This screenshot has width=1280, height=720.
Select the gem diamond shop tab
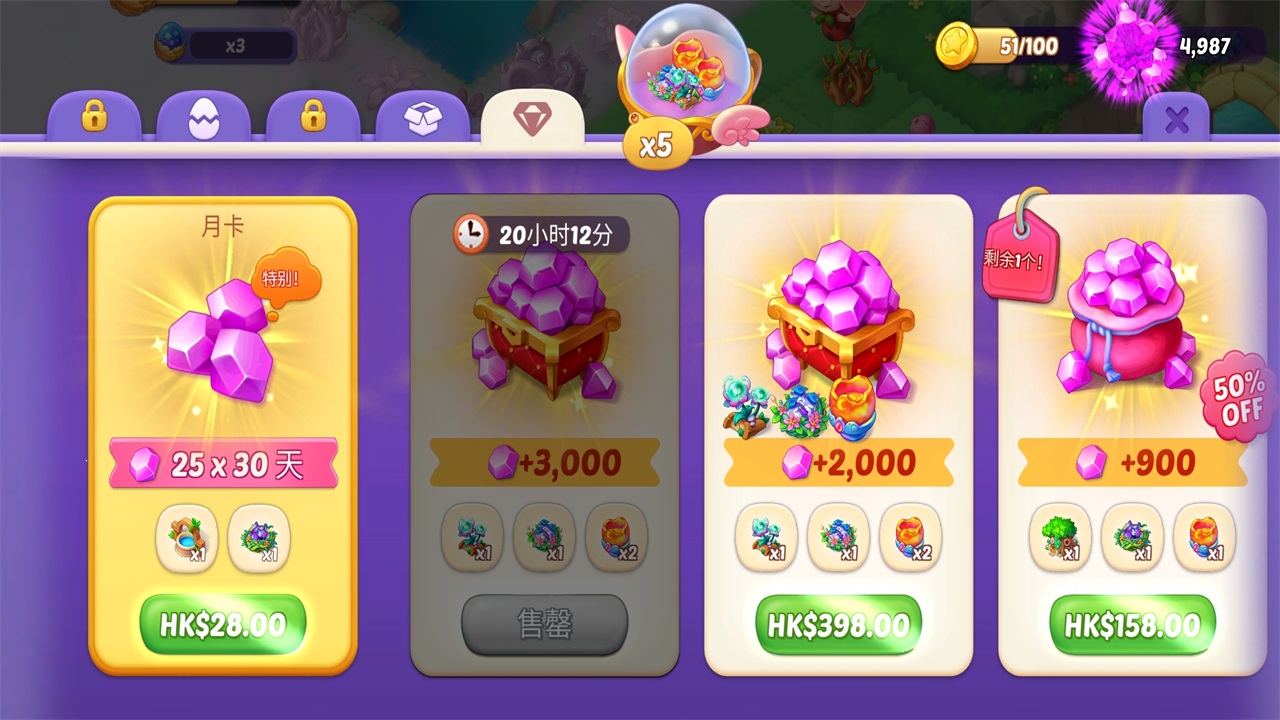click(532, 119)
